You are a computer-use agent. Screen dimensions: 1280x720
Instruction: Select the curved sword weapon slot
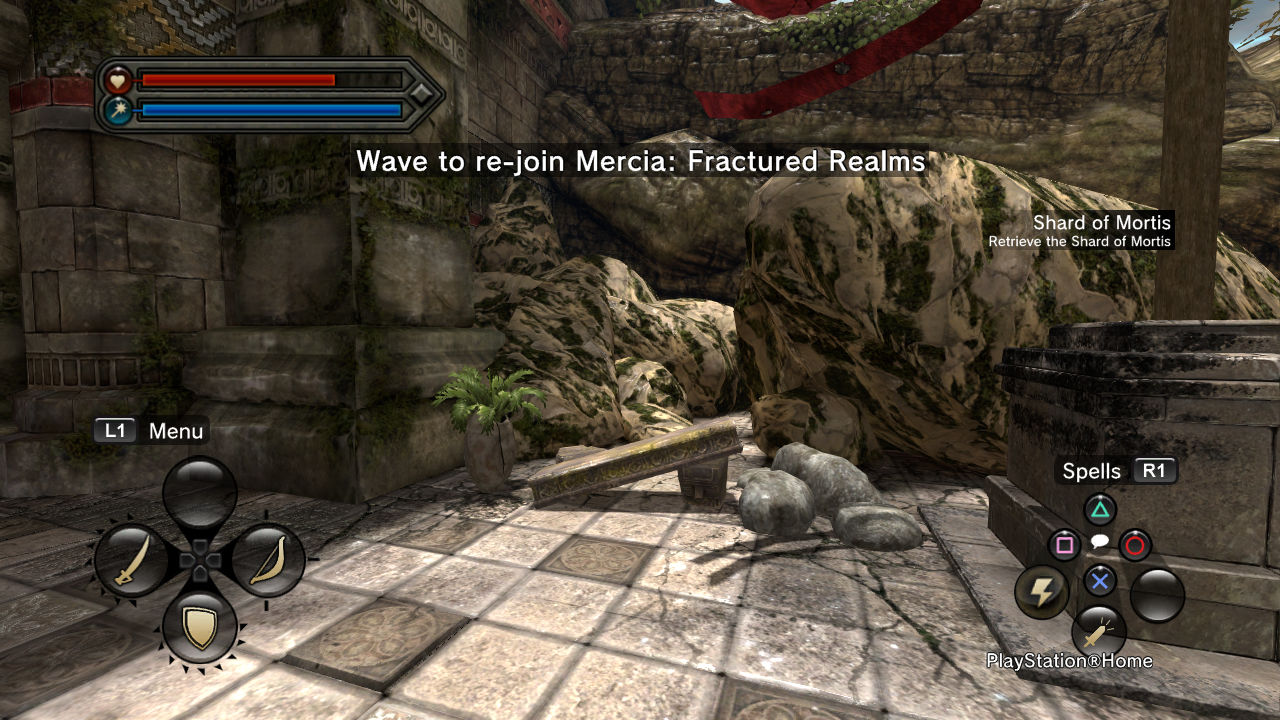click(132, 561)
